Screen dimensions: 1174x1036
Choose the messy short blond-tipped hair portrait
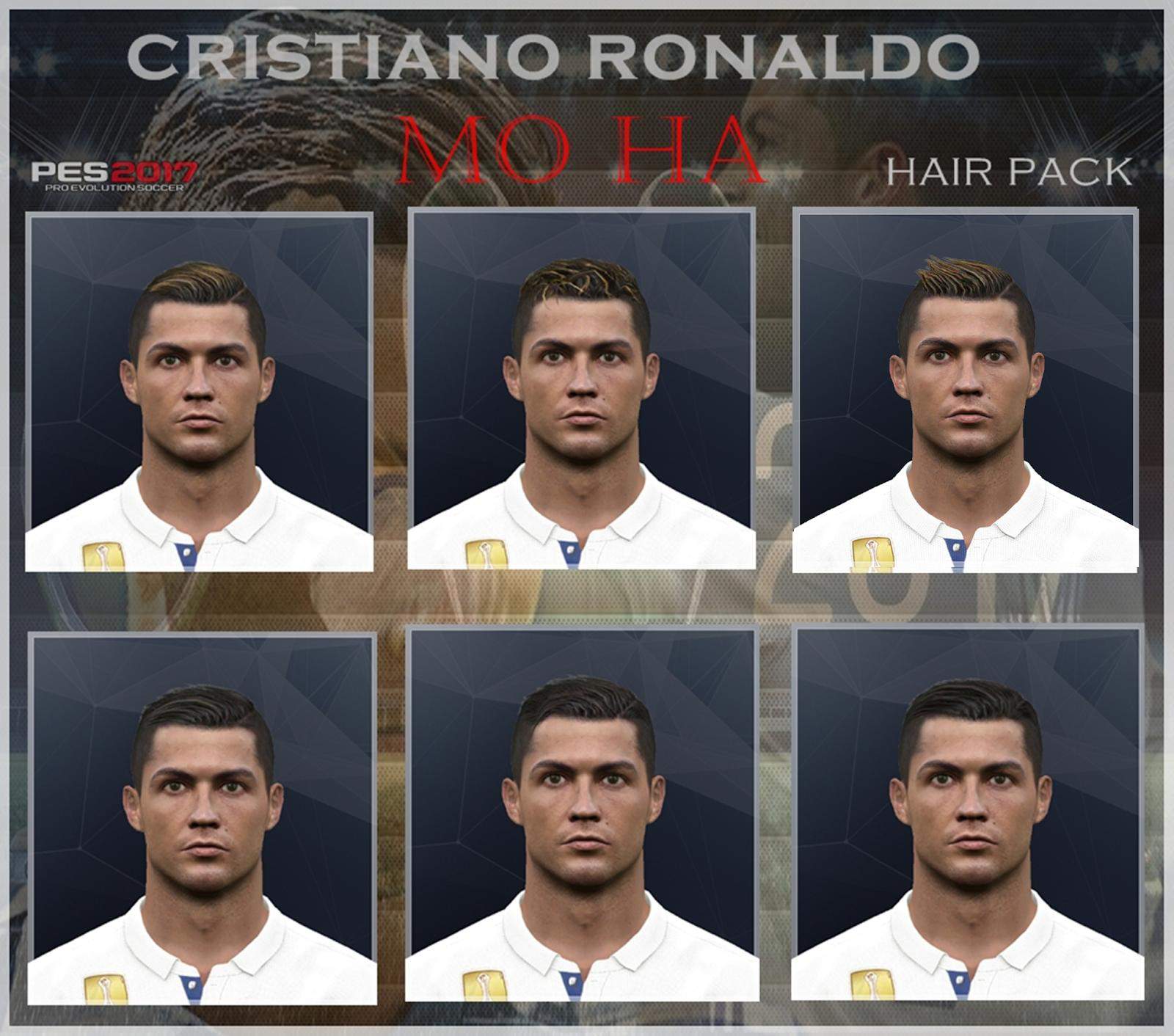click(x=581, y=389)
